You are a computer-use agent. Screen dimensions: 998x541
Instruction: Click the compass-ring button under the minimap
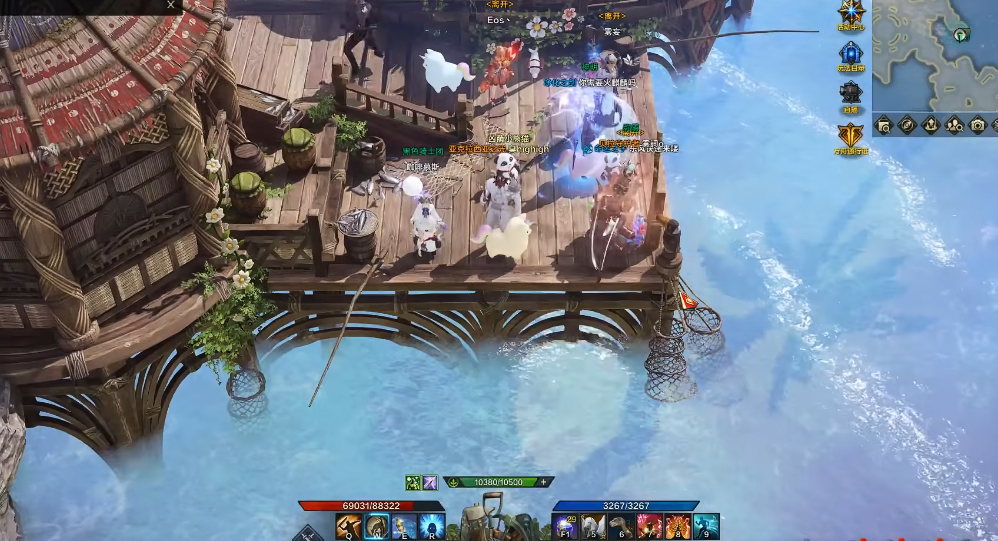coord(907,125)
